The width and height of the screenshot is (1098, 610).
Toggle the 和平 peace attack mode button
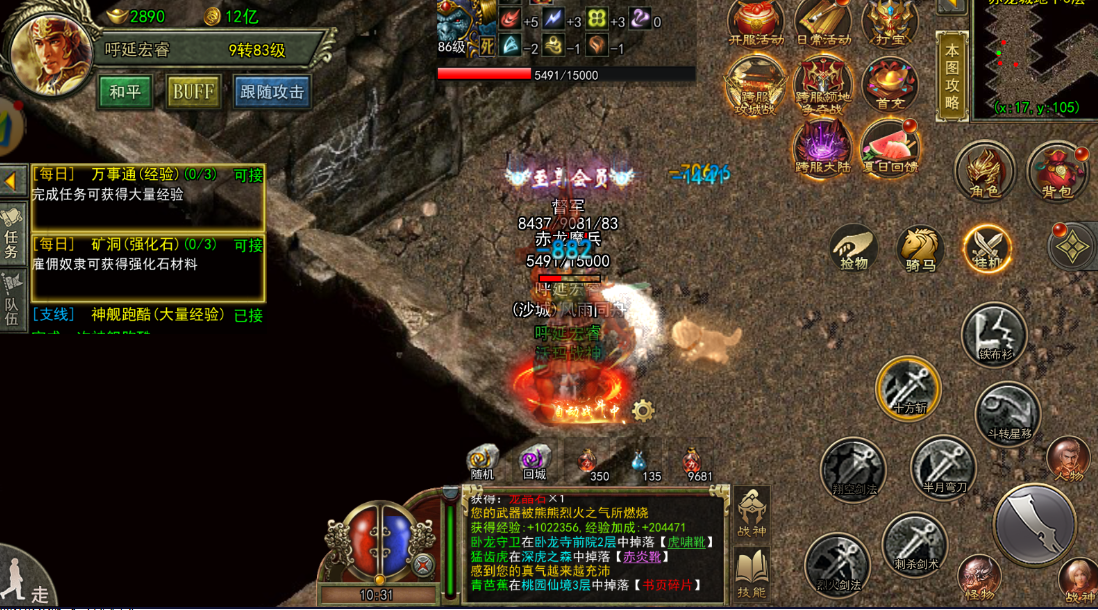tap(125, 92)
